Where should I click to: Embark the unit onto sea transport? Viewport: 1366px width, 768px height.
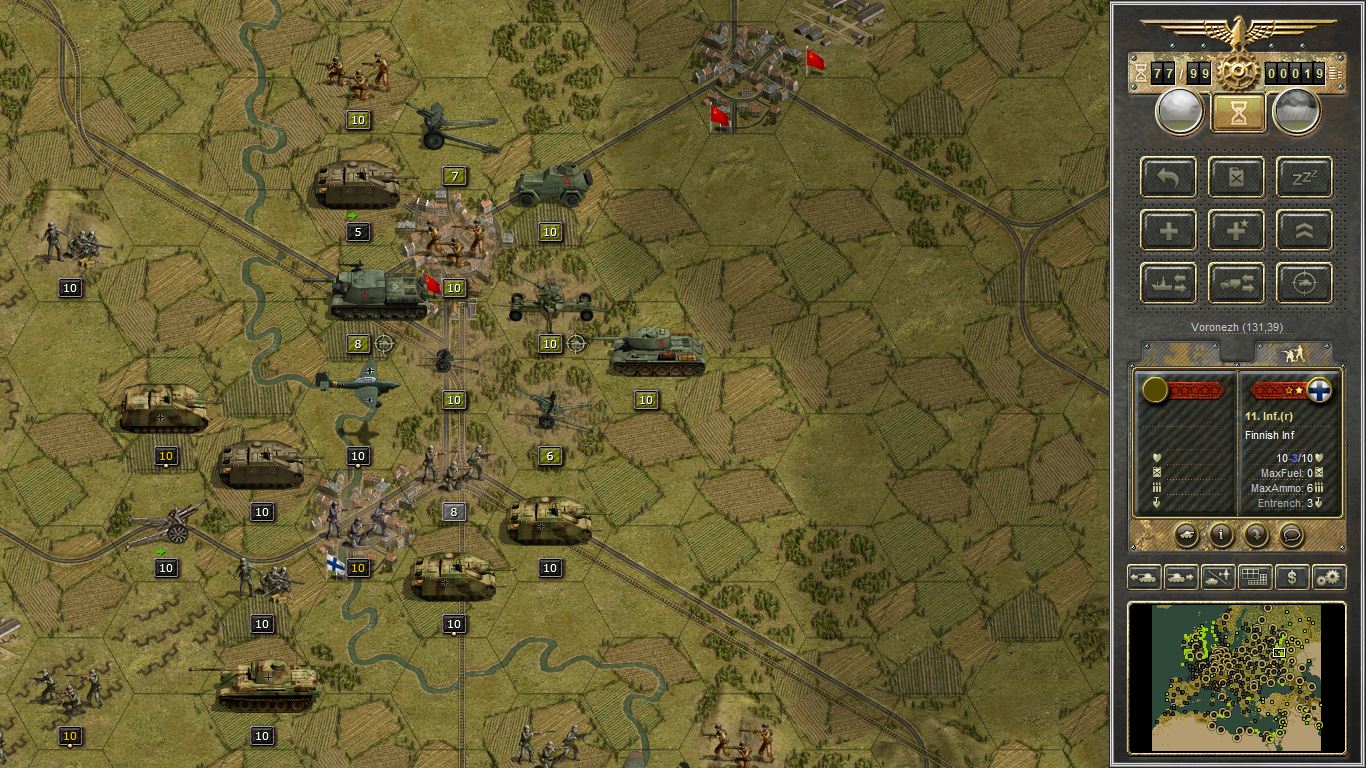[x=1169, y=282]
